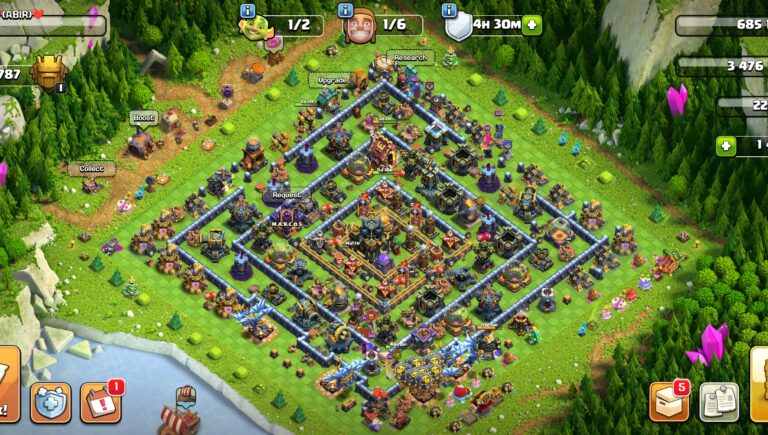This screenshot has height=435, width=768.
Task: Open the blue shield-plus button
Action: point(50,402)
